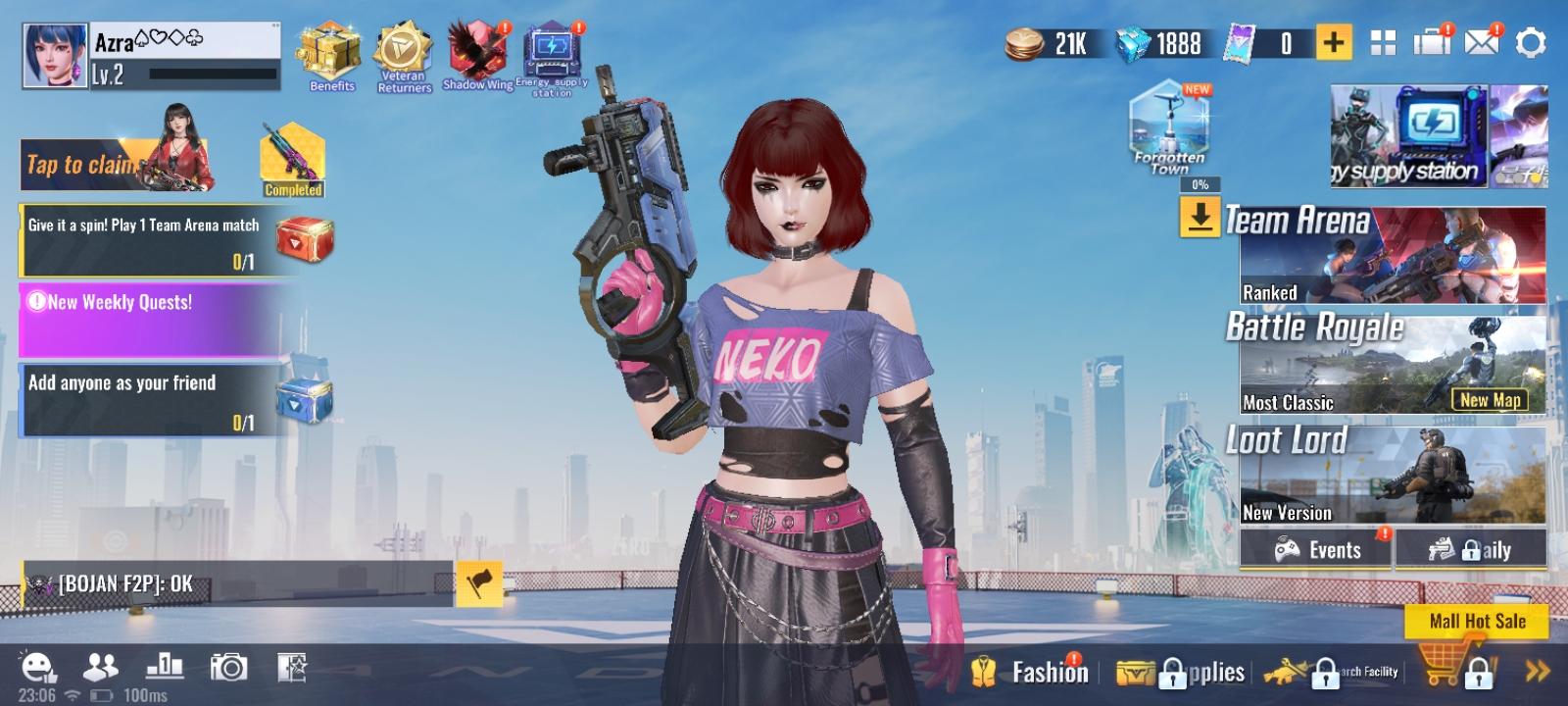Open the Benefits gift box
This screenshot has height=706, width=1568.
[331, 54]
